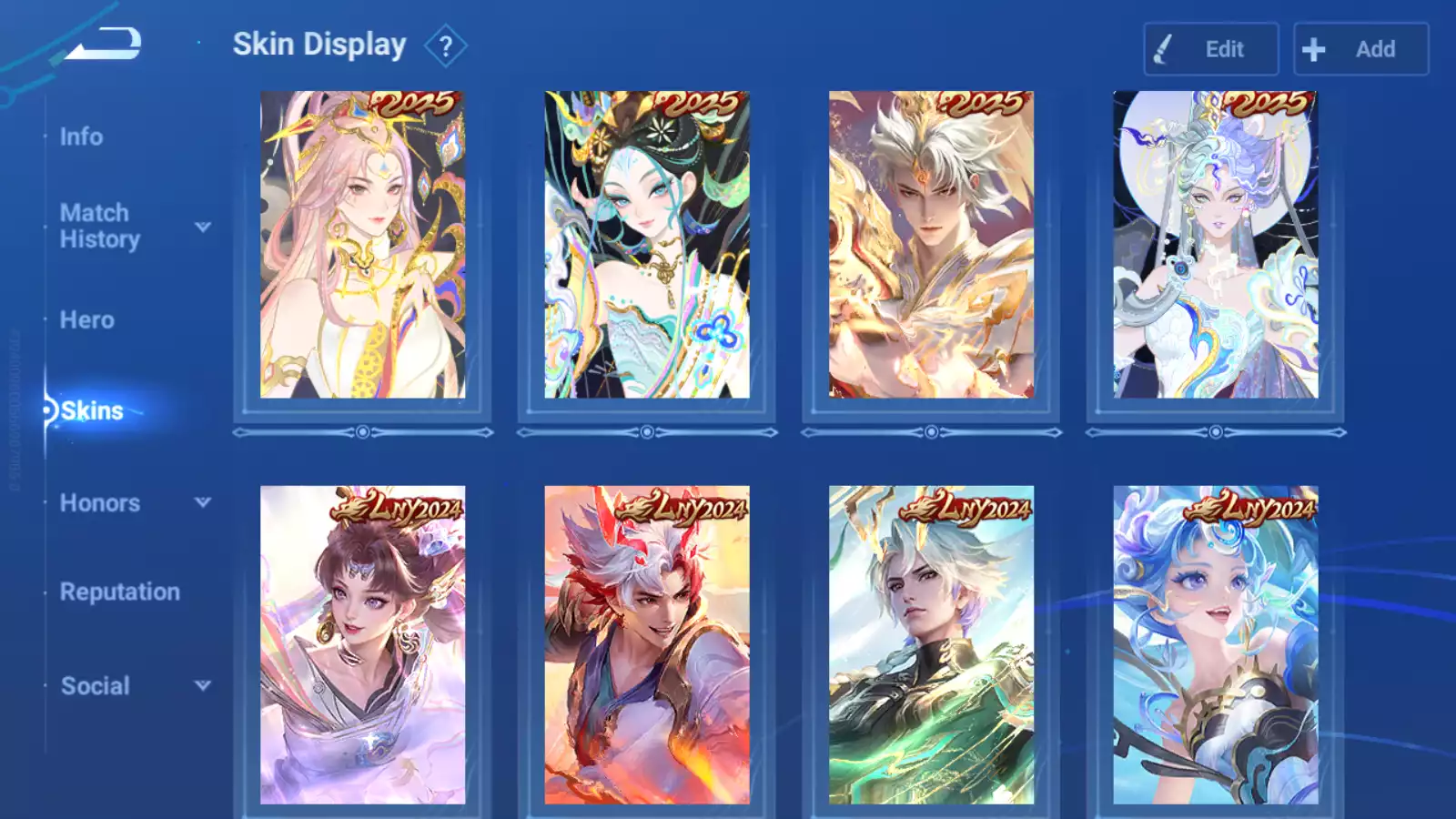Image resolution: width=1456 pixels, height=819 pixels.
Task: Open the red-and-white-haired LNY2024 skin card
Action: tap(647, 644)
